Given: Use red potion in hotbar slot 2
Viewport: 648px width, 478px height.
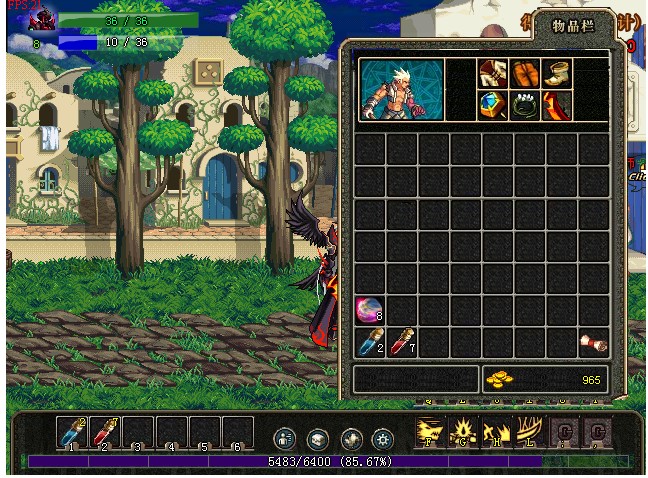Looking at the screenshot, I should point(105,432).
